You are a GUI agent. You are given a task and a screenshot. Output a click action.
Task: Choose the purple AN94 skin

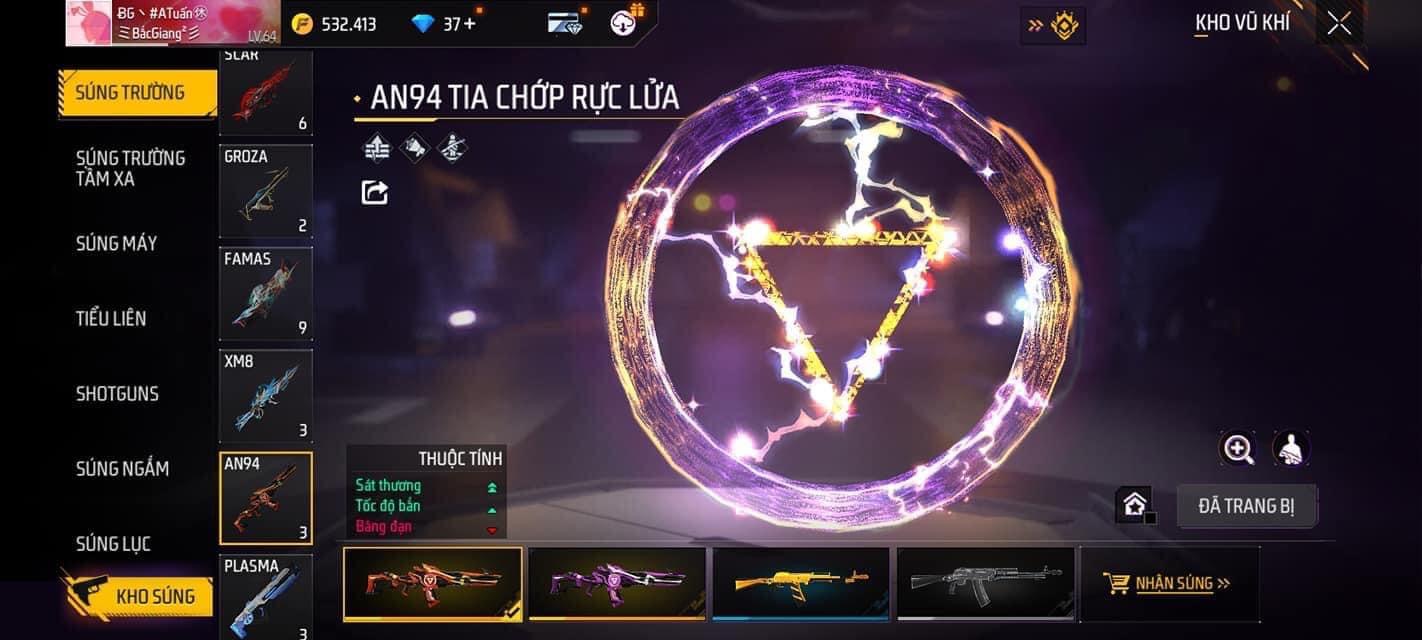click(x=617, y=584)
